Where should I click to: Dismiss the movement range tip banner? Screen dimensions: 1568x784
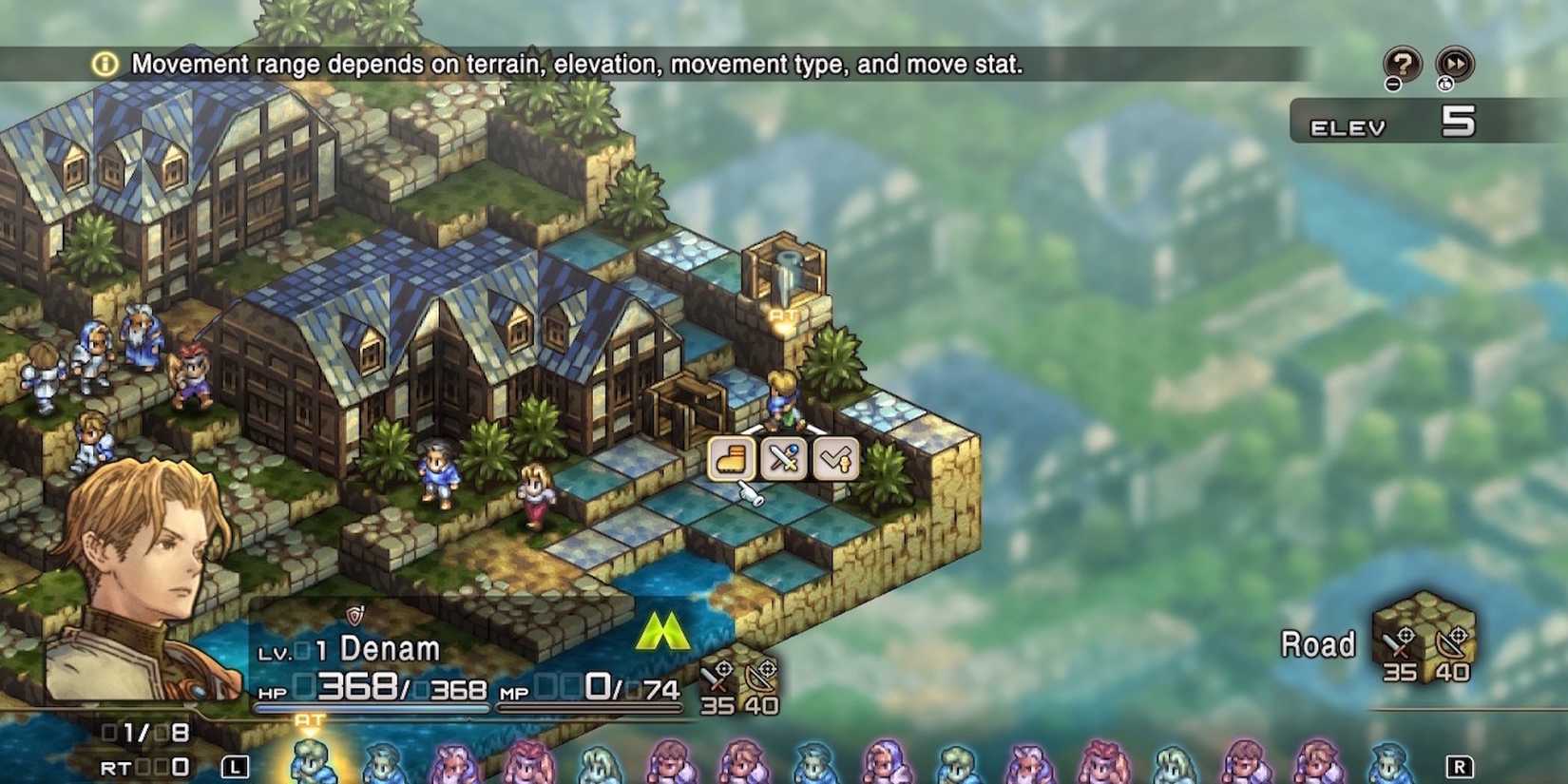pos(570,65)
